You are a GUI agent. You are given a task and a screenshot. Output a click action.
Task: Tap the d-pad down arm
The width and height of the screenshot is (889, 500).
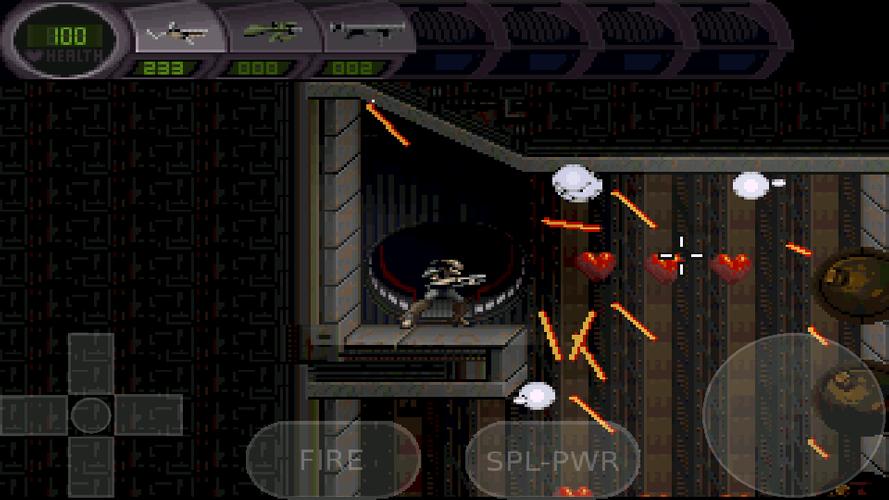tap(91, 465)
